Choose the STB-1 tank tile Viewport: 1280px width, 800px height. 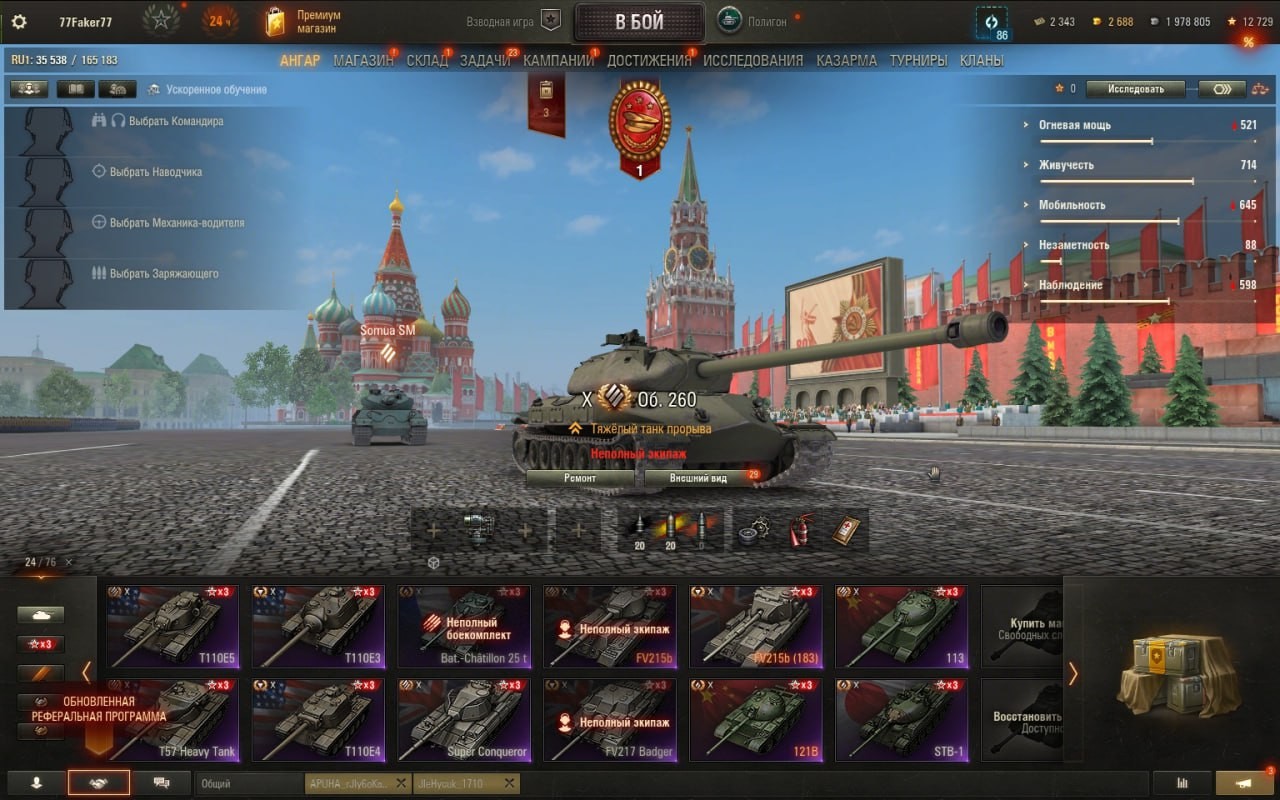[x=901, y=719]
